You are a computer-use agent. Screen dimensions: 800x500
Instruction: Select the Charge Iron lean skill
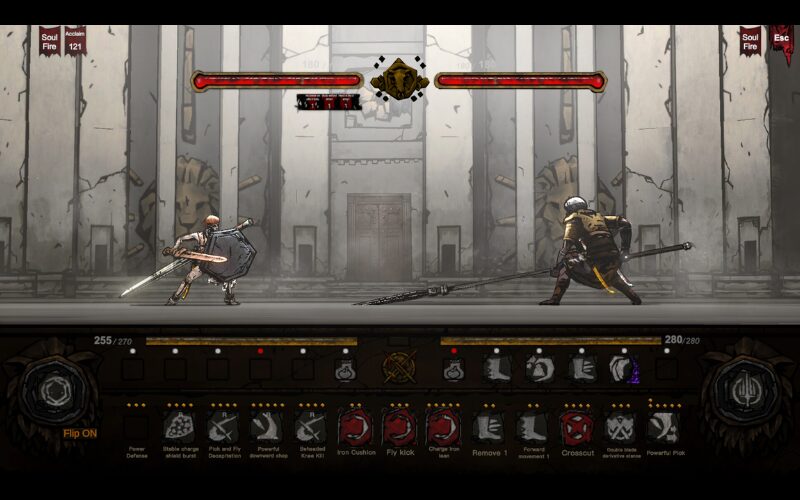click(443, 428)
